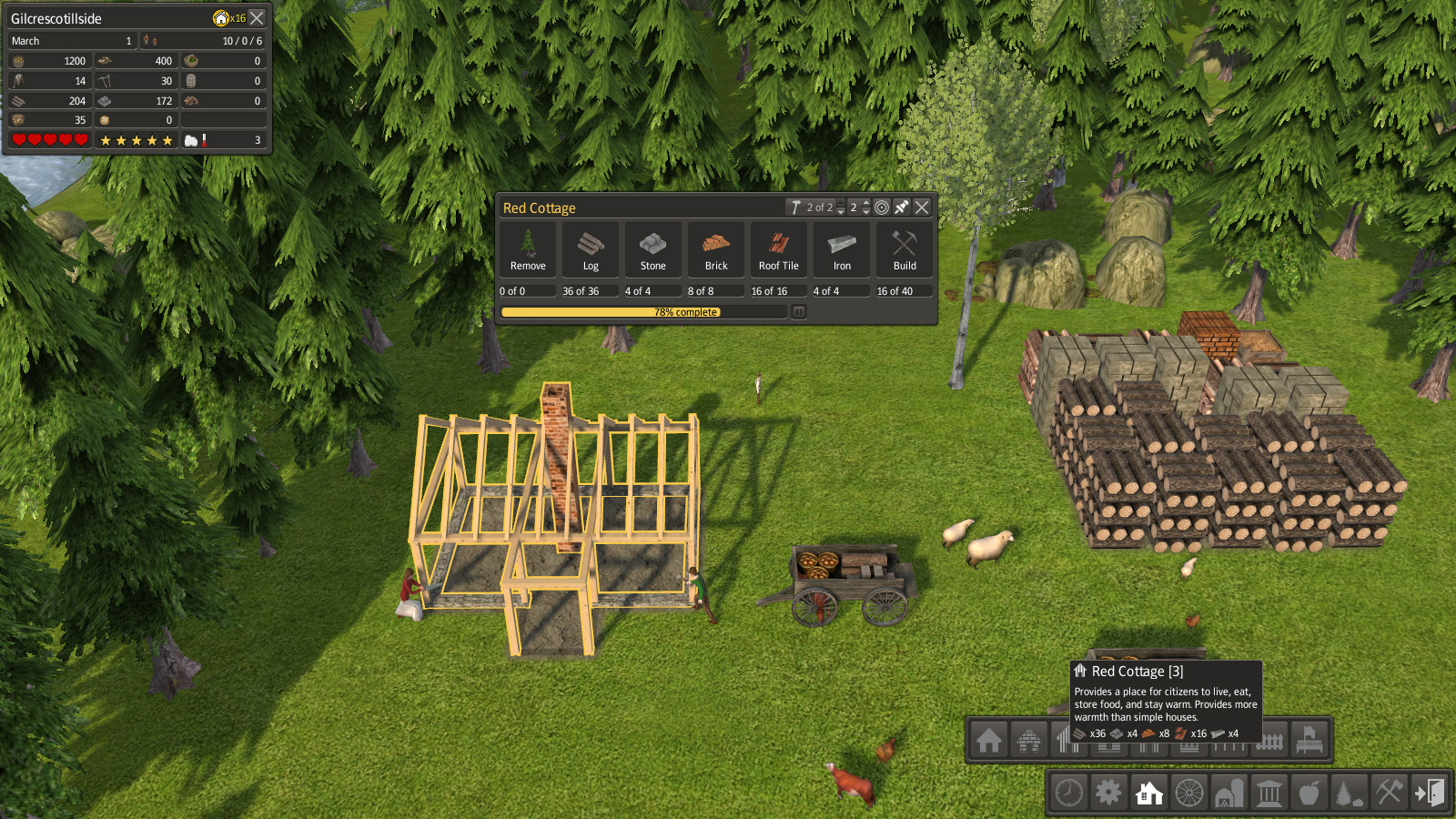1456x819 pixels.
Task: Pin the Red Cottage window
Action: click(902, 207)
